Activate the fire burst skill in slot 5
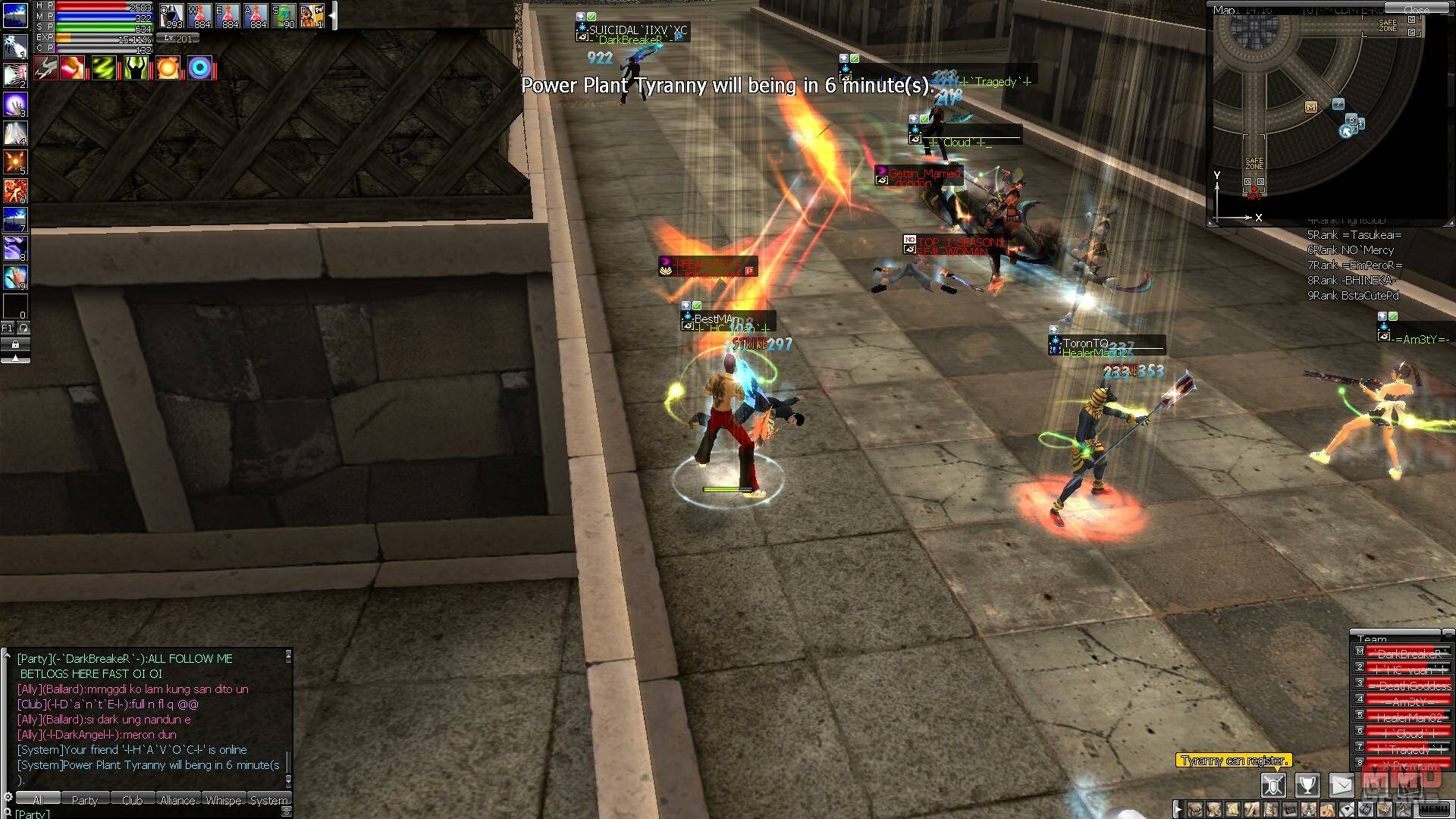 (x=15, y=161)
